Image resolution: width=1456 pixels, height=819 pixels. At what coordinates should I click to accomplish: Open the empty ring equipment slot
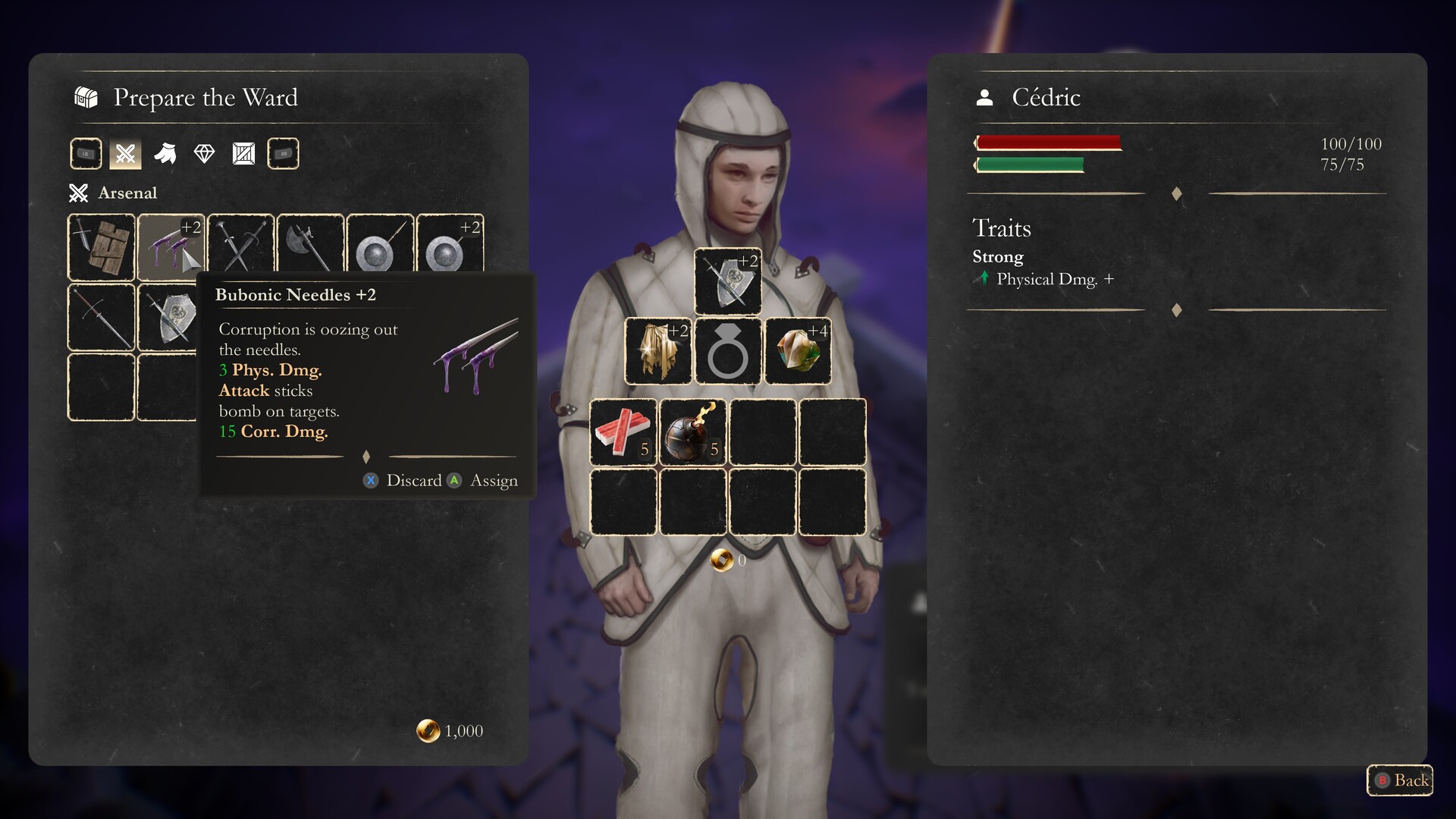coord(728,351)
